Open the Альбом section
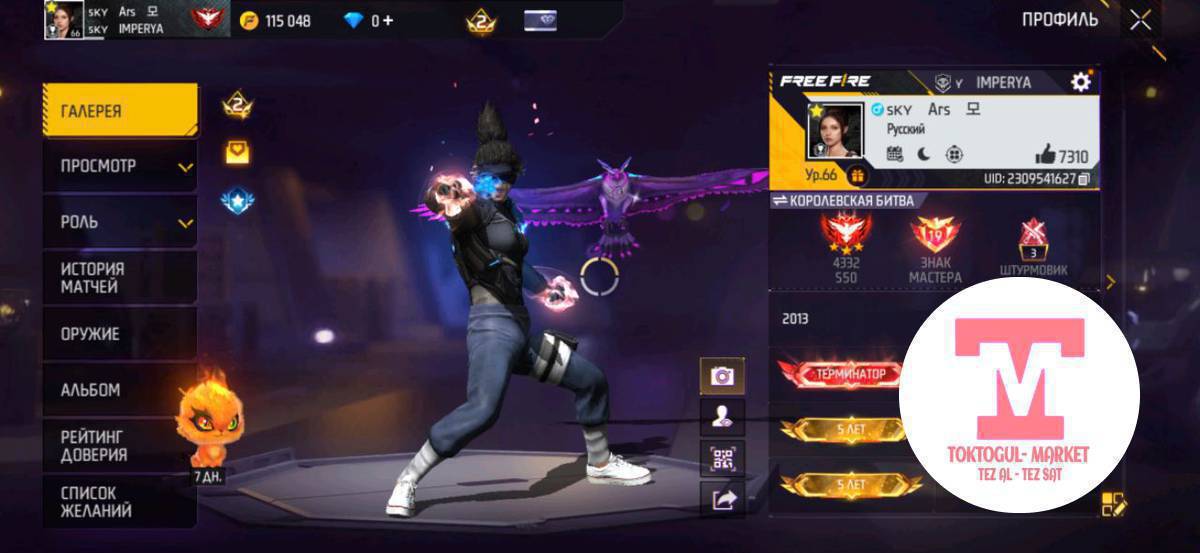 [x=119, y=390]
